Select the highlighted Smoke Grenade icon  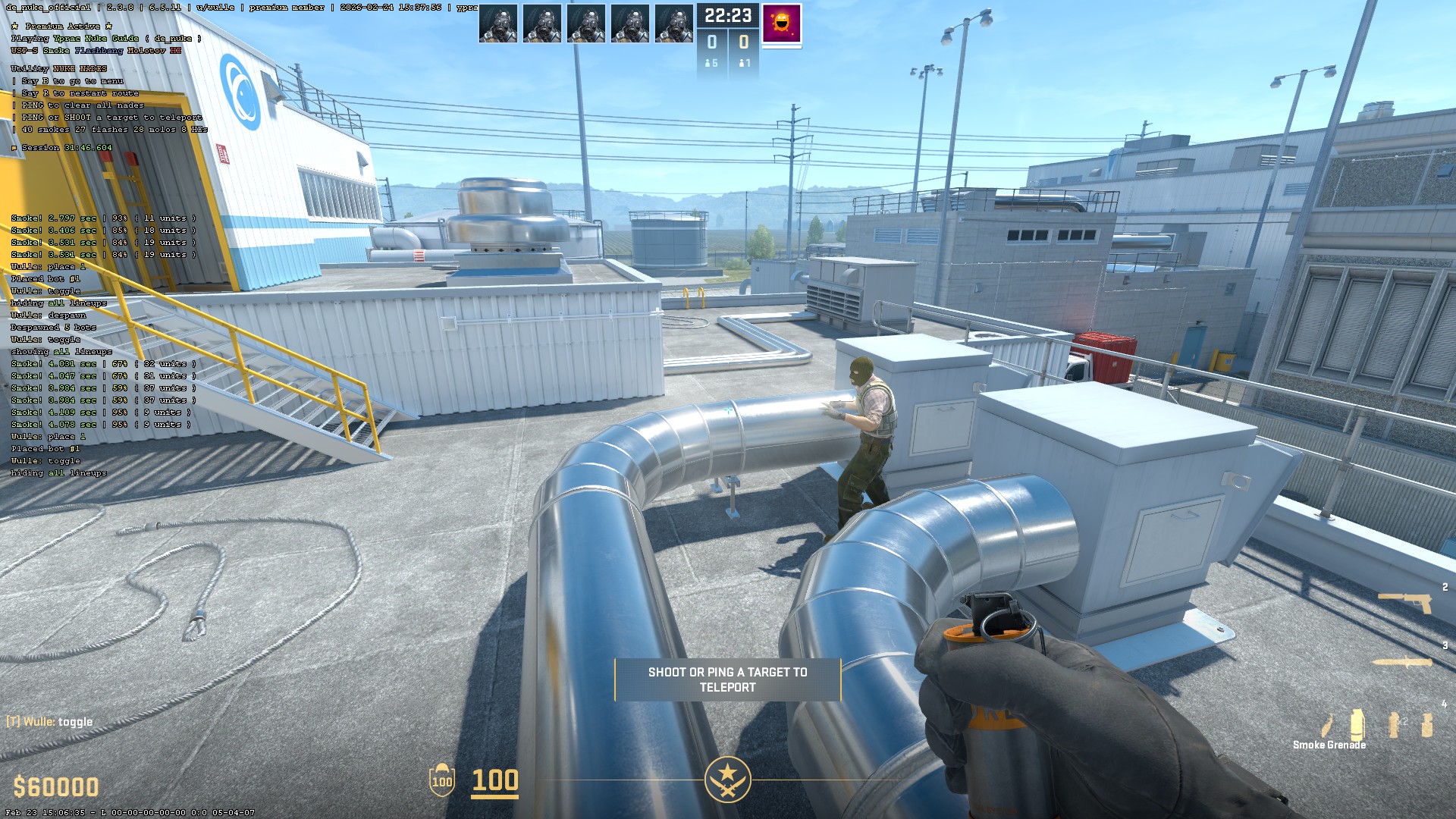pos(1357,724)
